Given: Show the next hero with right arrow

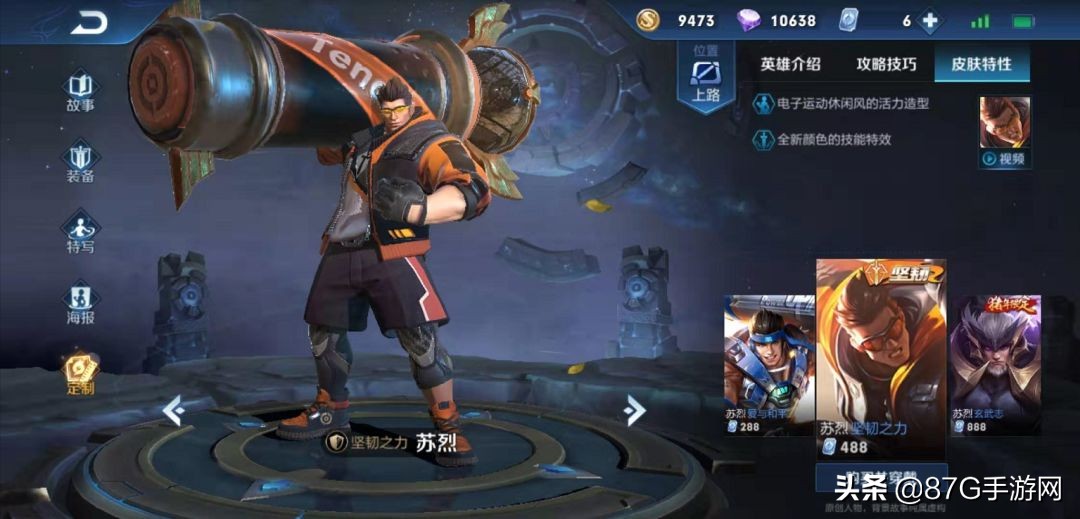Looking at the screenshot, I should 634,410.
